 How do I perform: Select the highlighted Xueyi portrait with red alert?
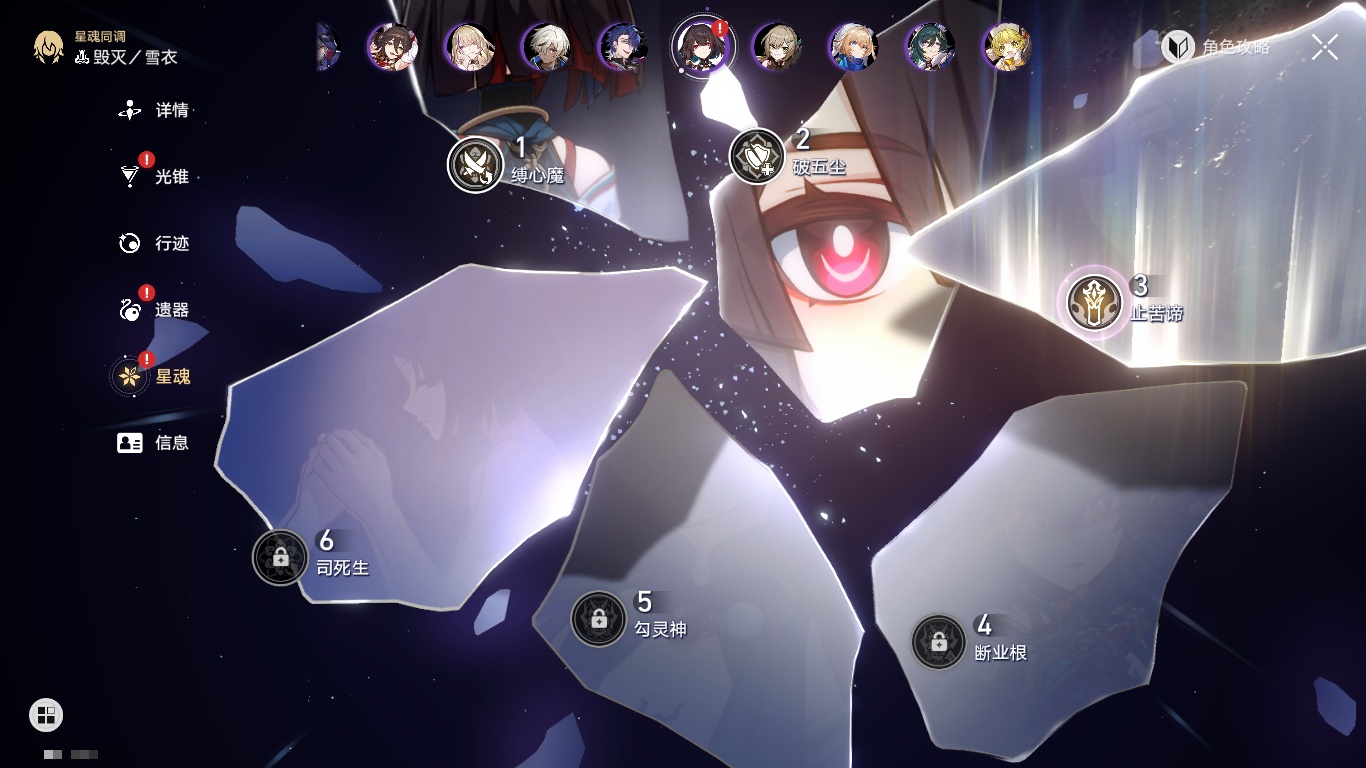click(702, 47)
